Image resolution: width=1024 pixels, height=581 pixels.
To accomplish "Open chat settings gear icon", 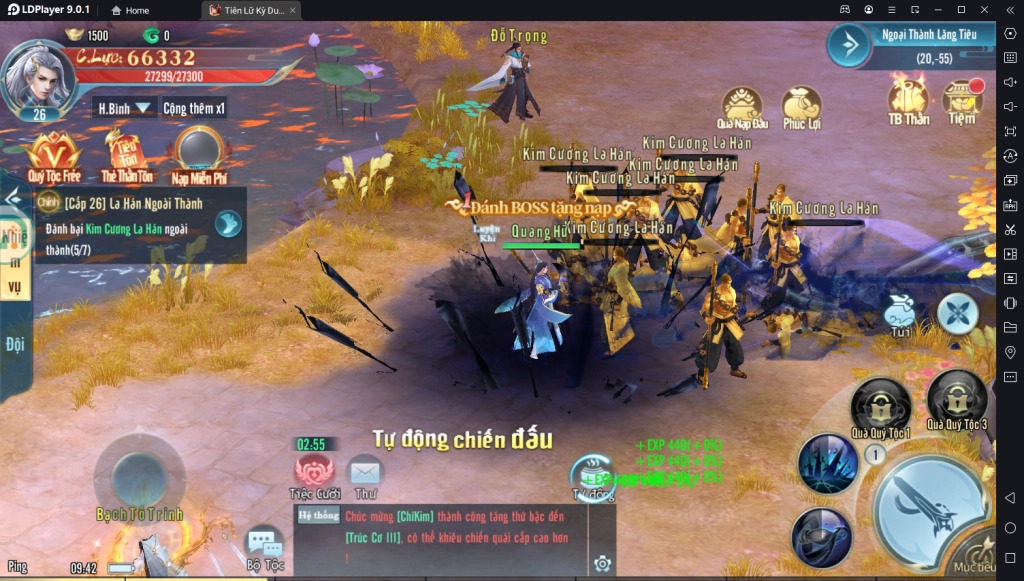I will 602,564.
